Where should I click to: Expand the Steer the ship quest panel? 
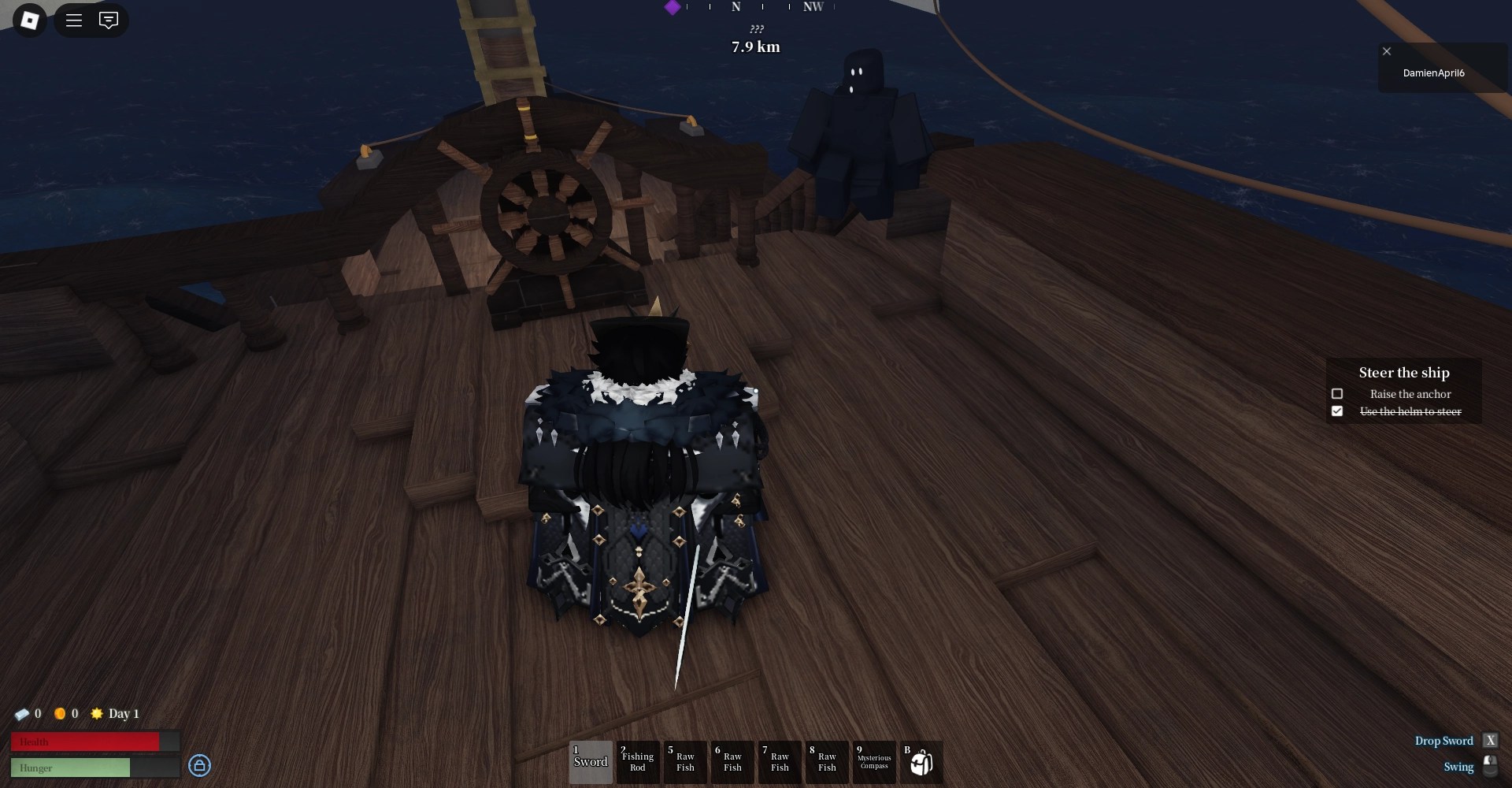coord(1404,373)
